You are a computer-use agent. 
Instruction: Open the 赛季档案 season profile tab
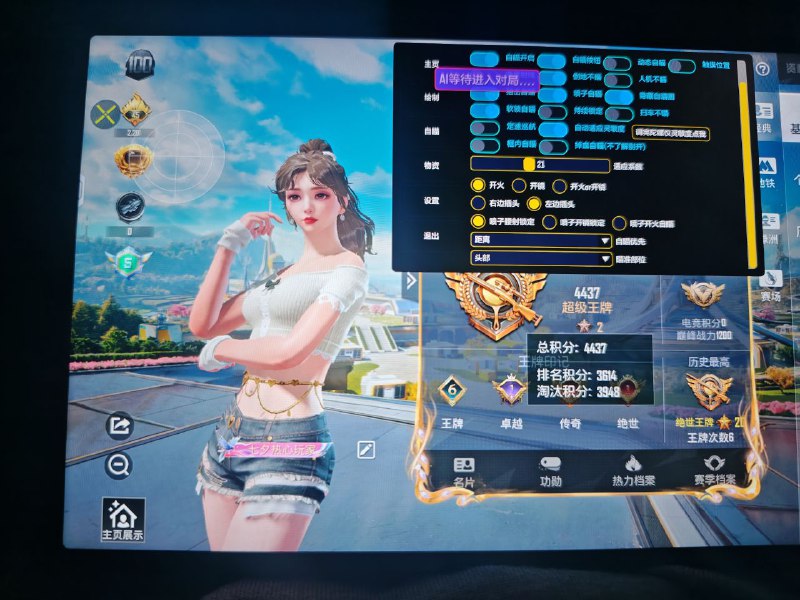(714, 471)
